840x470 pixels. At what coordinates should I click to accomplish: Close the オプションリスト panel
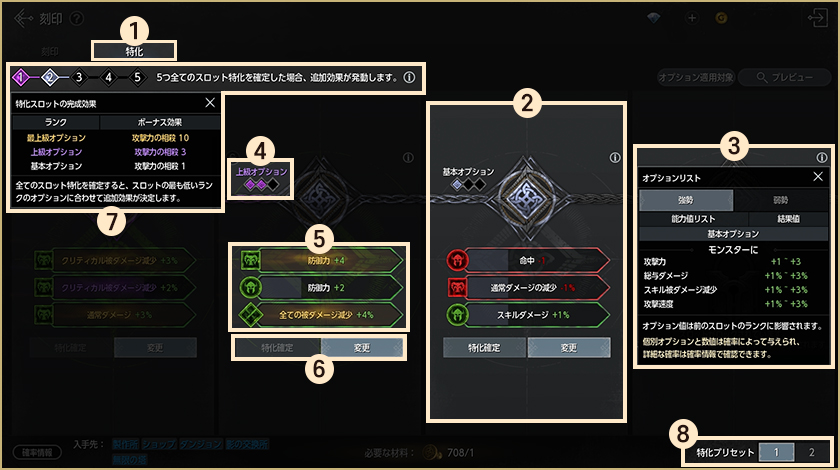click(x=817, y=177)
